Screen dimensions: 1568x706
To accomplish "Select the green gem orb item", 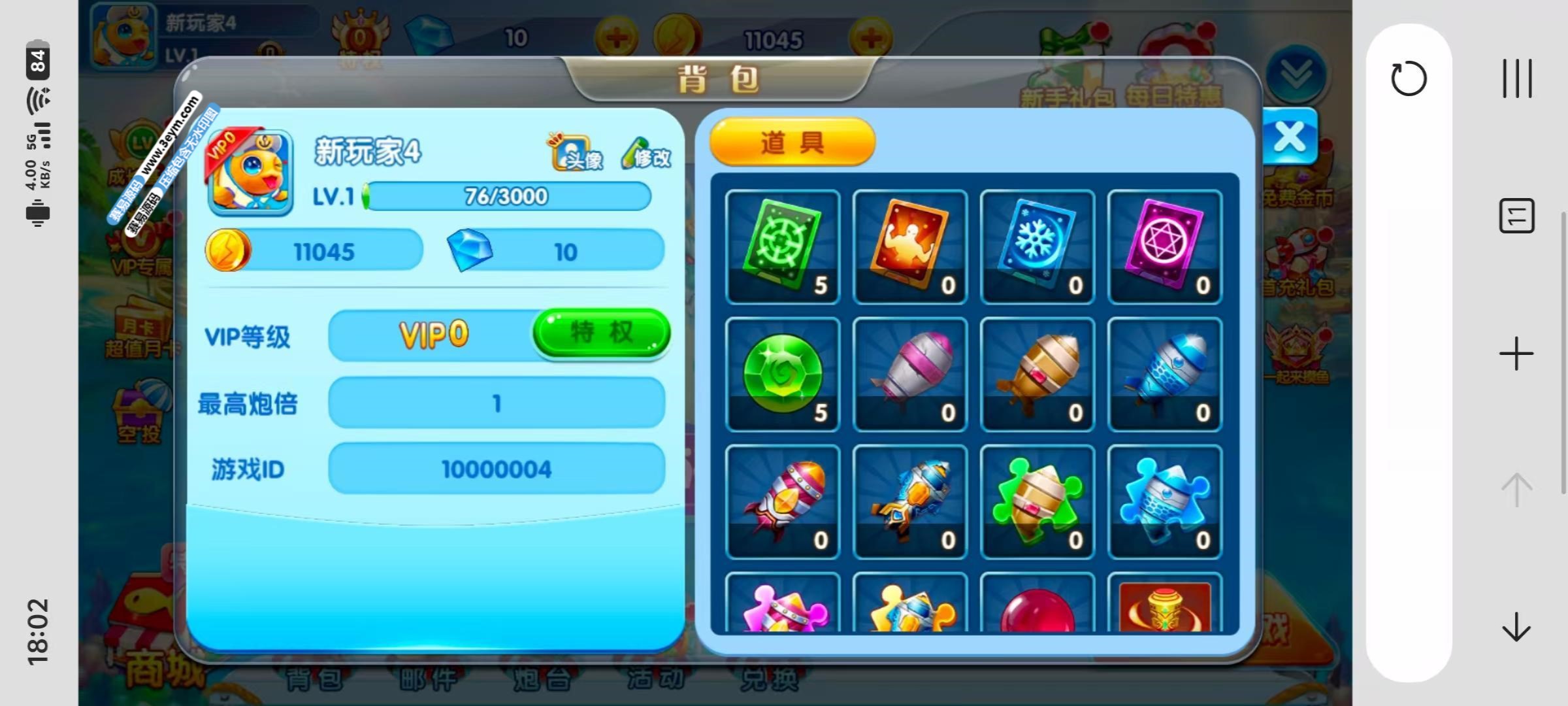I will pyautogui.click(x=783, y=374).
